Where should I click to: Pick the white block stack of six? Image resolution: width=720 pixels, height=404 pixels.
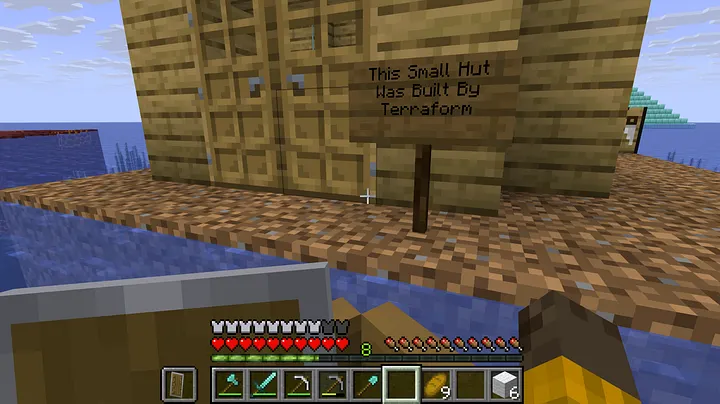[x=505, y=383]
